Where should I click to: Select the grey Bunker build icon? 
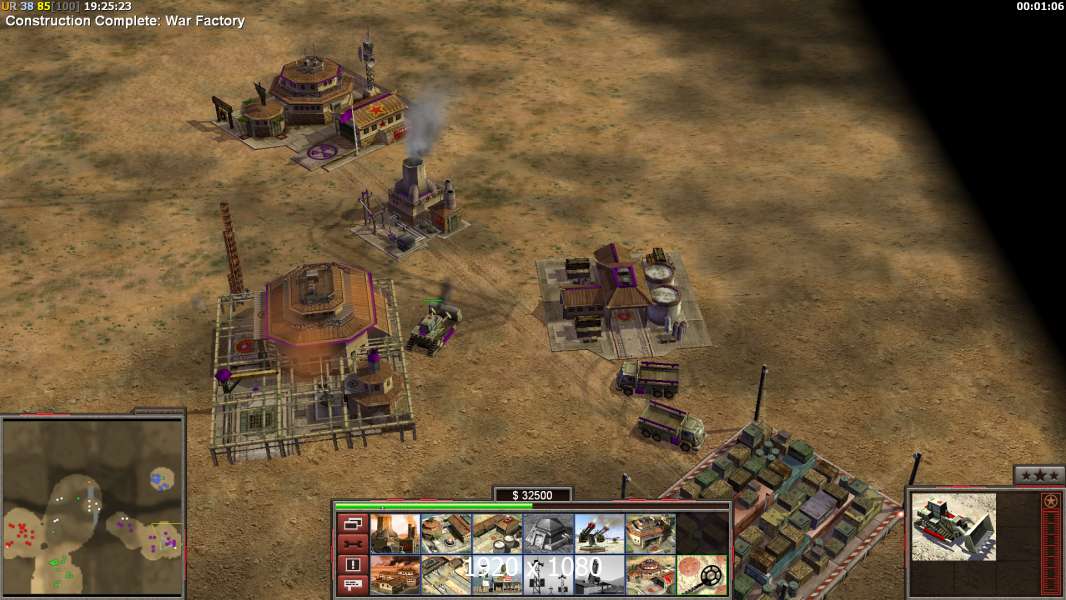tap(548, 534)
